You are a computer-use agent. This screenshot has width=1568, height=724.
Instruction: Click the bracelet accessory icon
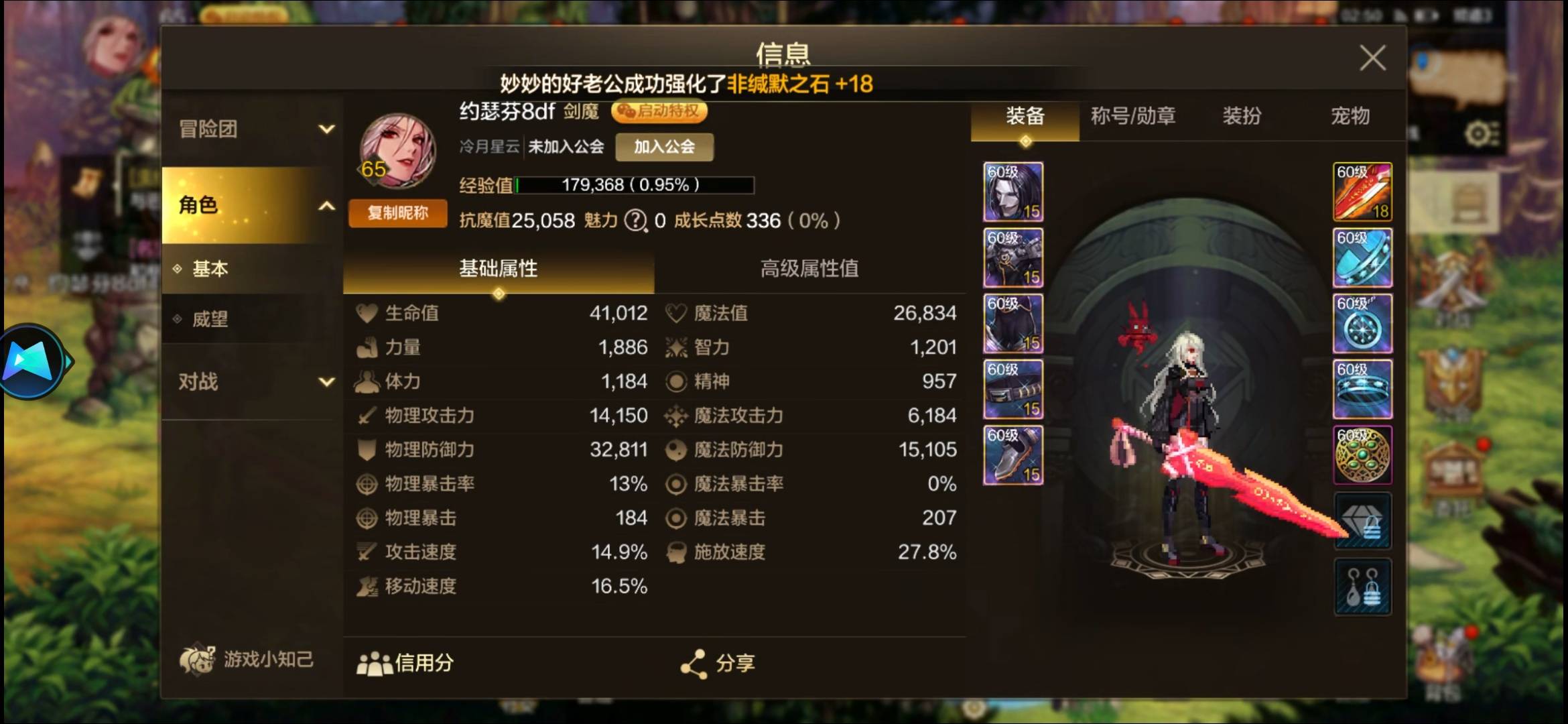pos(1362,258)
